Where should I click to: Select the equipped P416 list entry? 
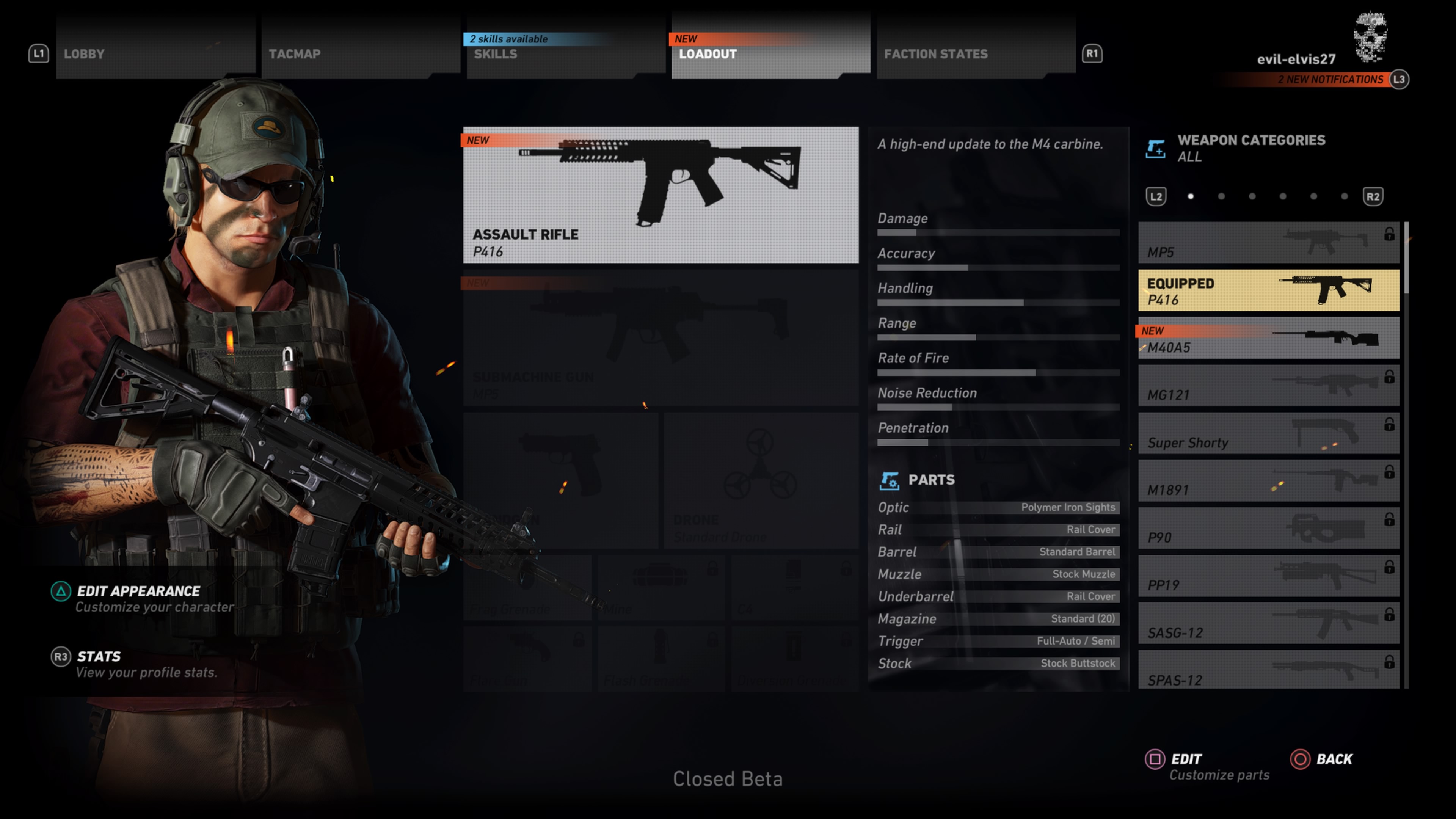click(x=1268, y=290)
